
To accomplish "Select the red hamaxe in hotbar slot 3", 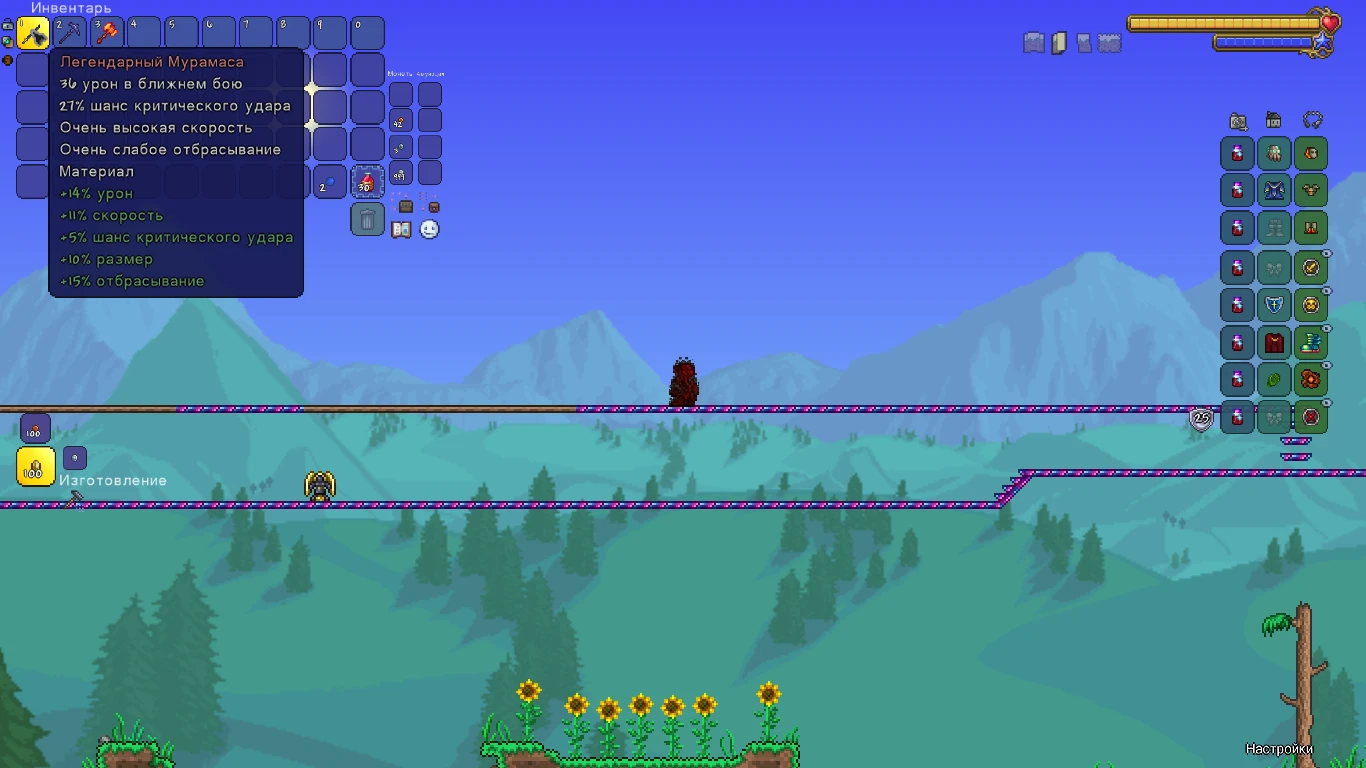I will pyautogui.click(x=107, y=32).
